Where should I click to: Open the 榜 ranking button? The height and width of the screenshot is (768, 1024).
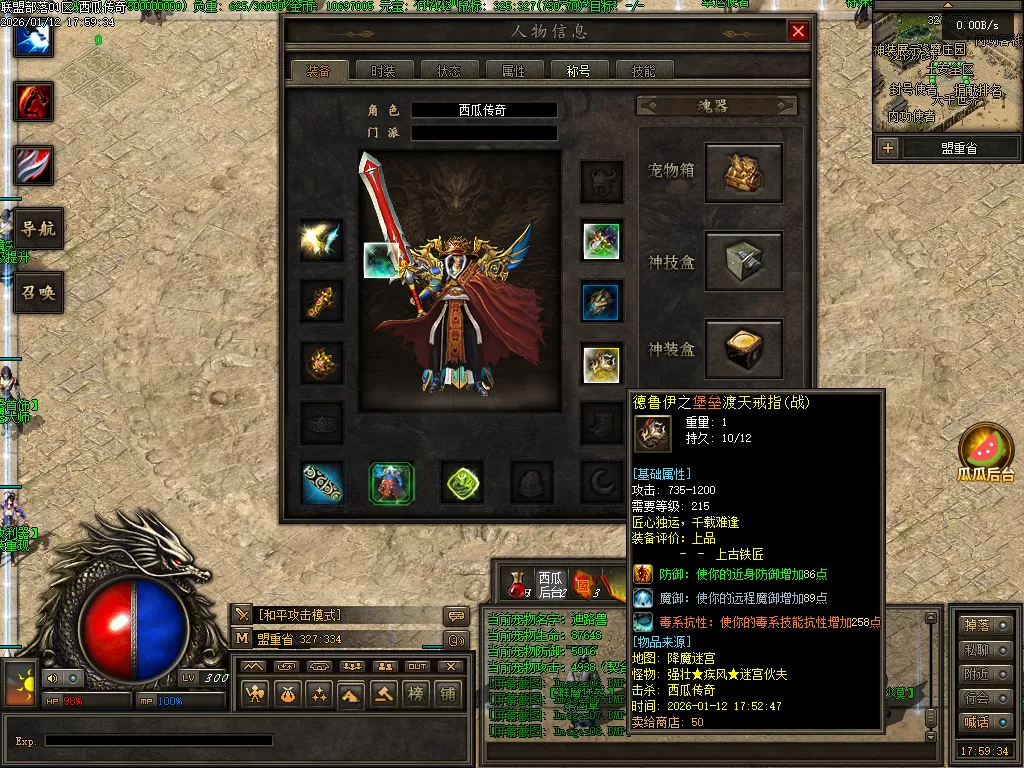pos(415,694)
